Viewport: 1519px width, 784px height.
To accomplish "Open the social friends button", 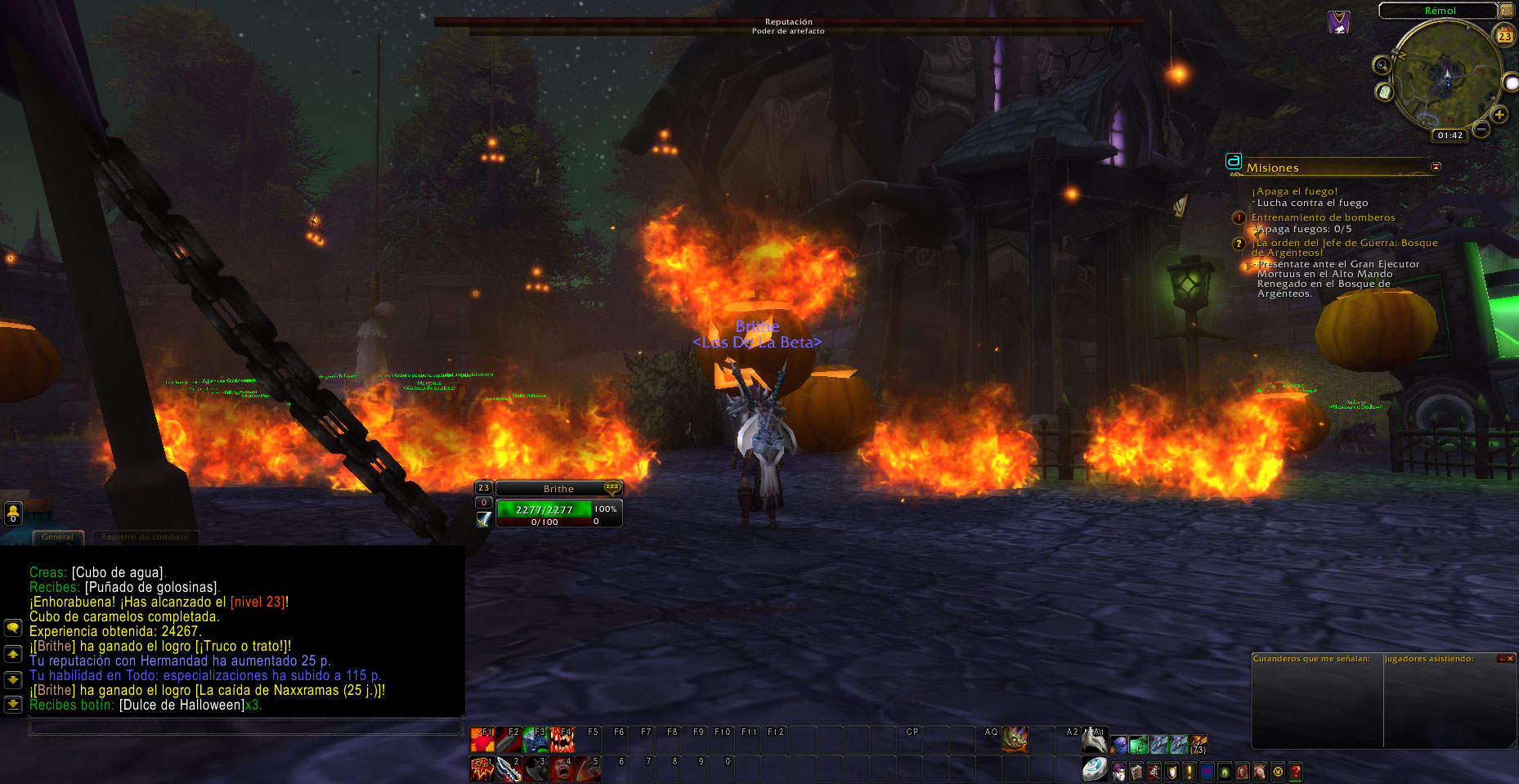I will (13, 513).
